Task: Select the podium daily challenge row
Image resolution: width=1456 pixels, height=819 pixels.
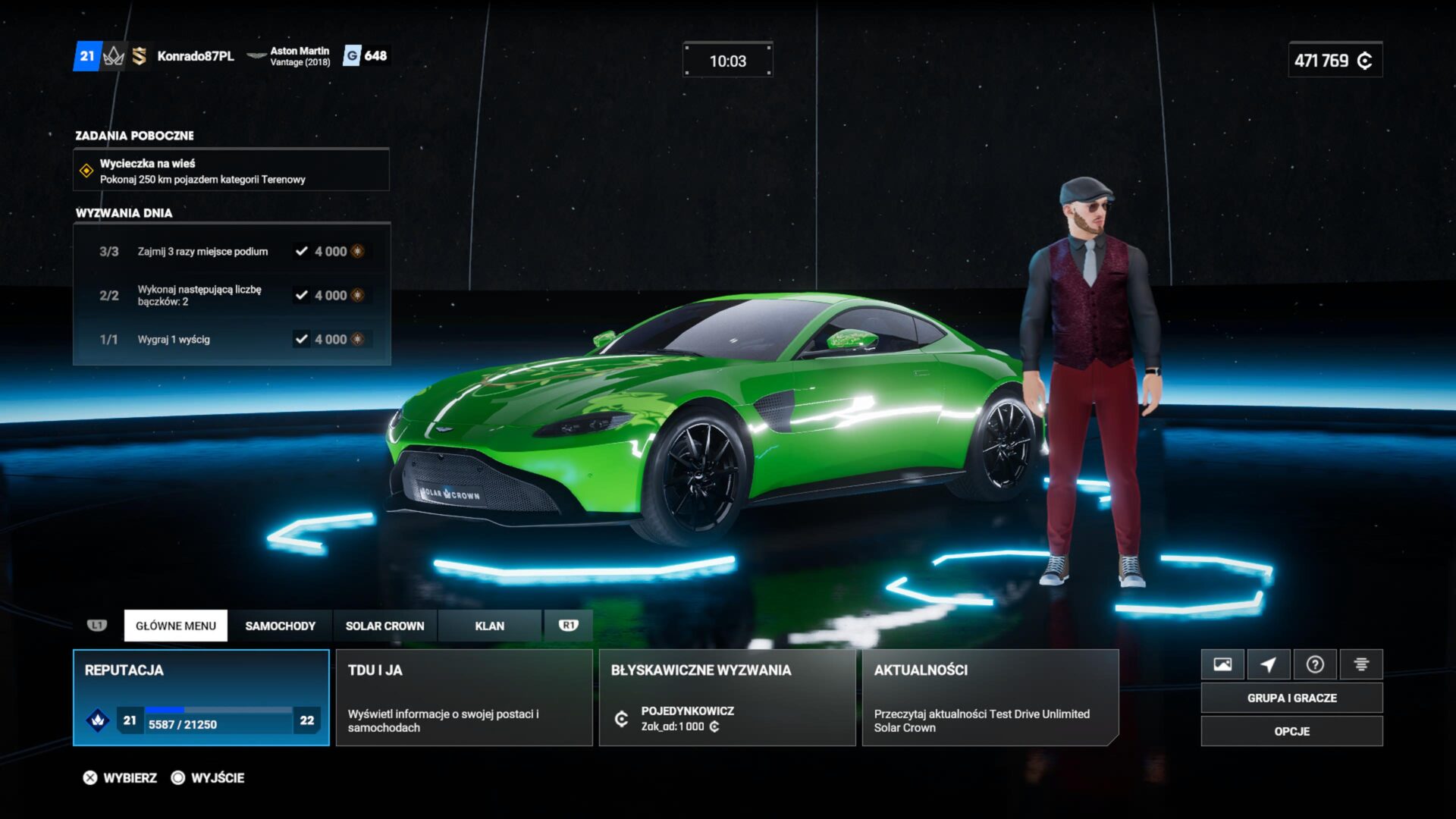Action: pos(231,251)
